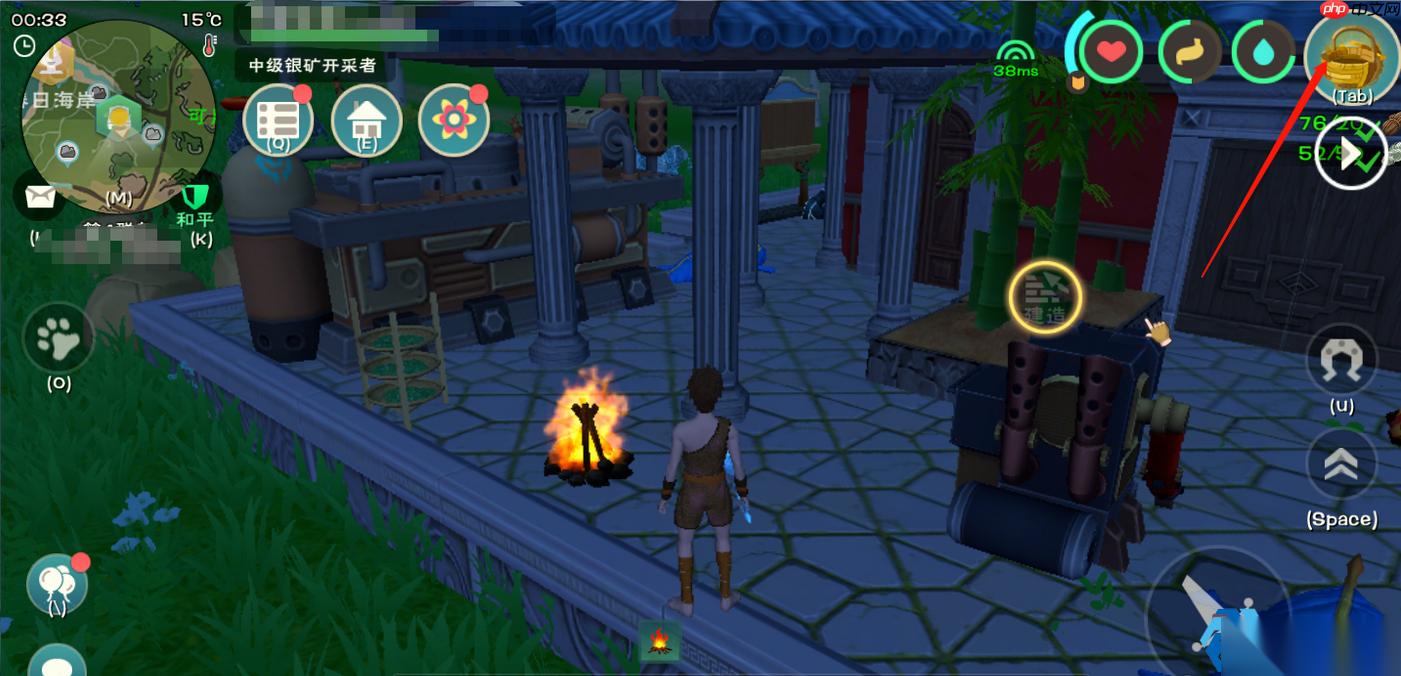Tap the water drop thirst icon
Screen dimensions: 1401x676
pyautogui.click(x=1264, y=52)
